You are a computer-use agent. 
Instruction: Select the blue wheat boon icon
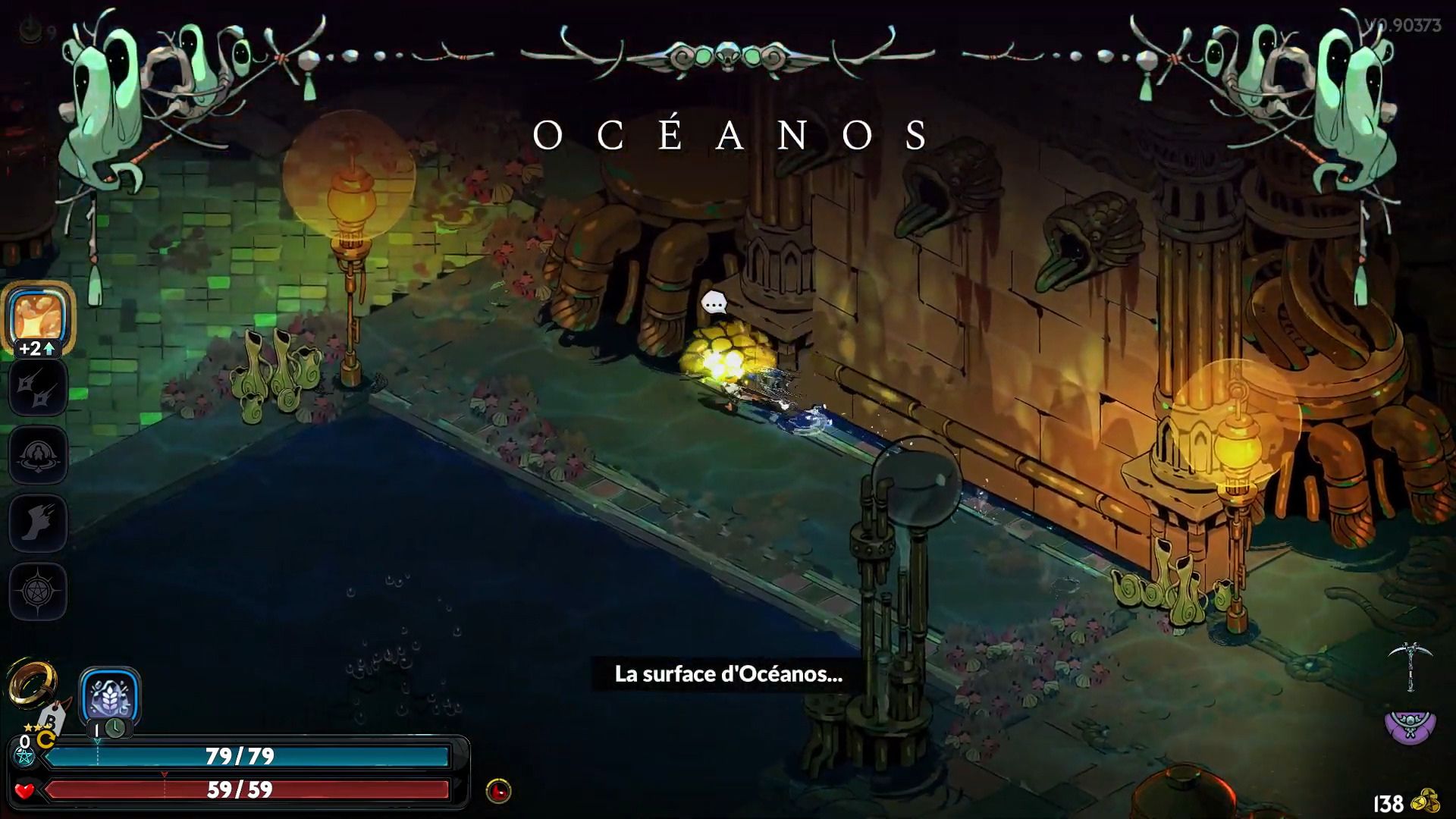point(110,695)
